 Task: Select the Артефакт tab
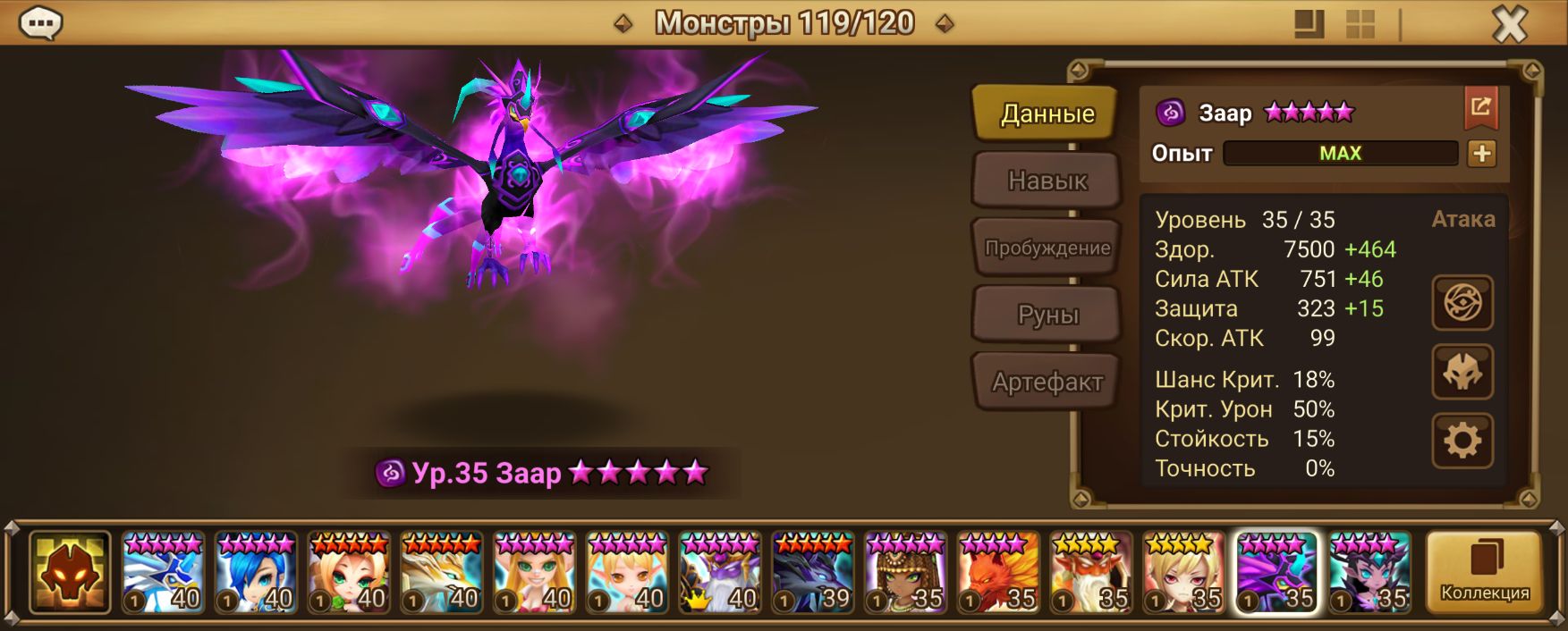pos(1047,382)
